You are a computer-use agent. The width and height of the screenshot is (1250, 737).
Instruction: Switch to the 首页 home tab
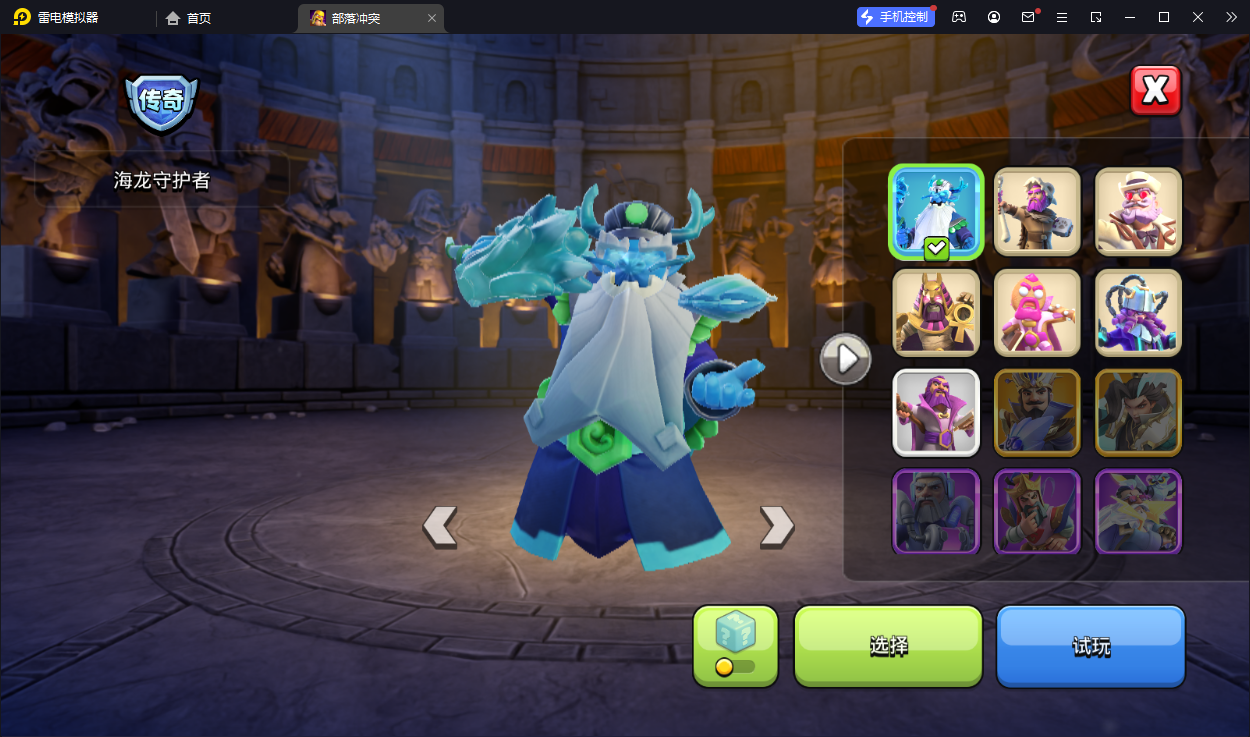tap(189, 18)
